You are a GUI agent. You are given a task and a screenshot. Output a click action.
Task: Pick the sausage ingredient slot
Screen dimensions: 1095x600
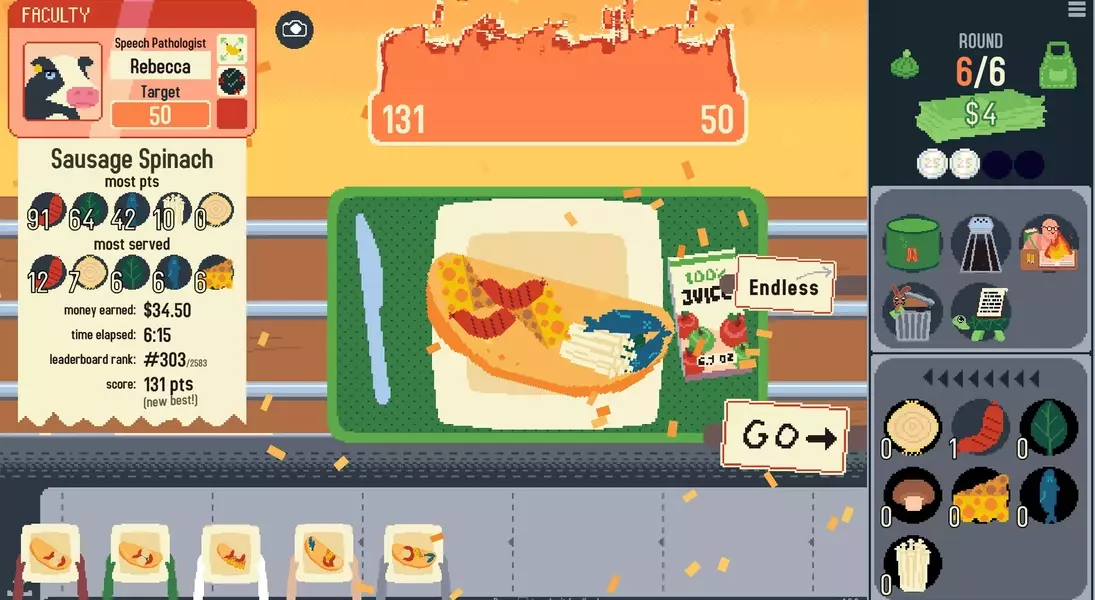(x=980, y=427)
